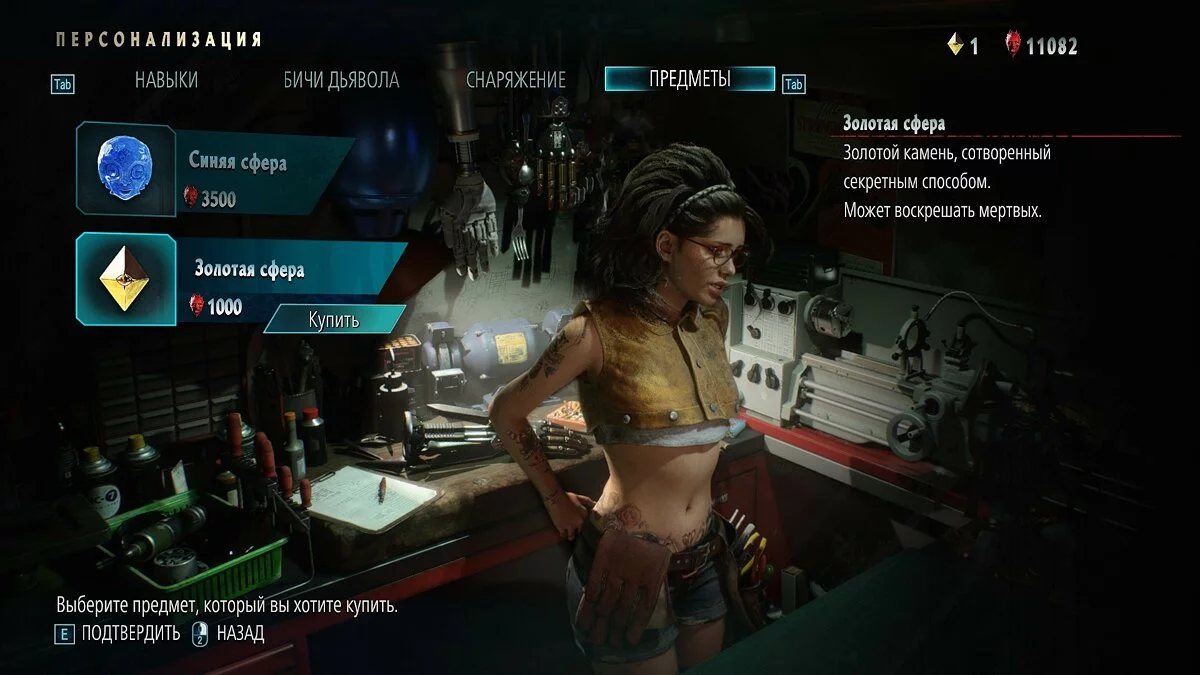
Task: Select the Синяя сфера item
Action: coord(214,168)
